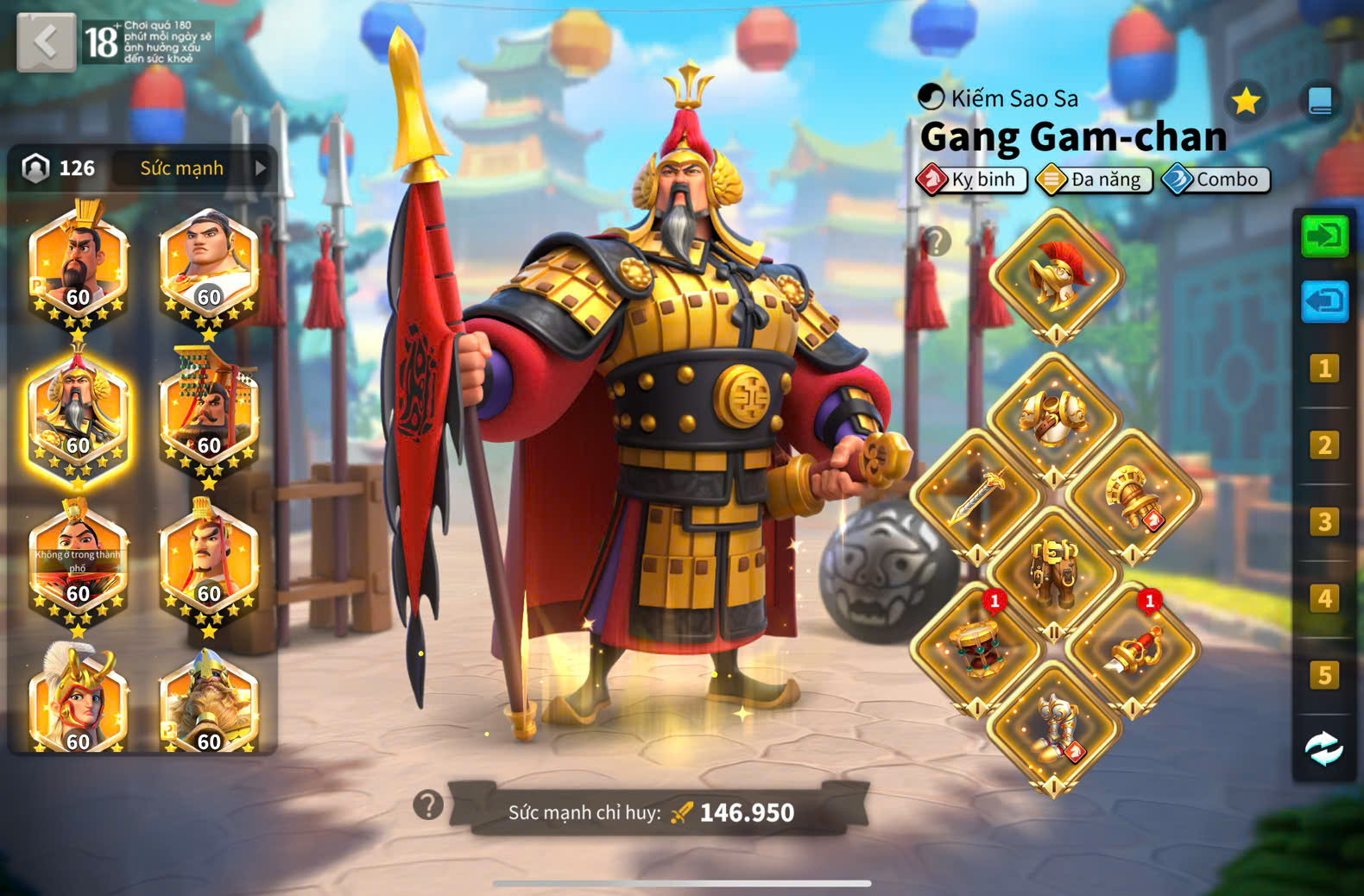Screen dimensions: 1364x896
Task: Select the sword weapon slot
Action: pos(976,495)
